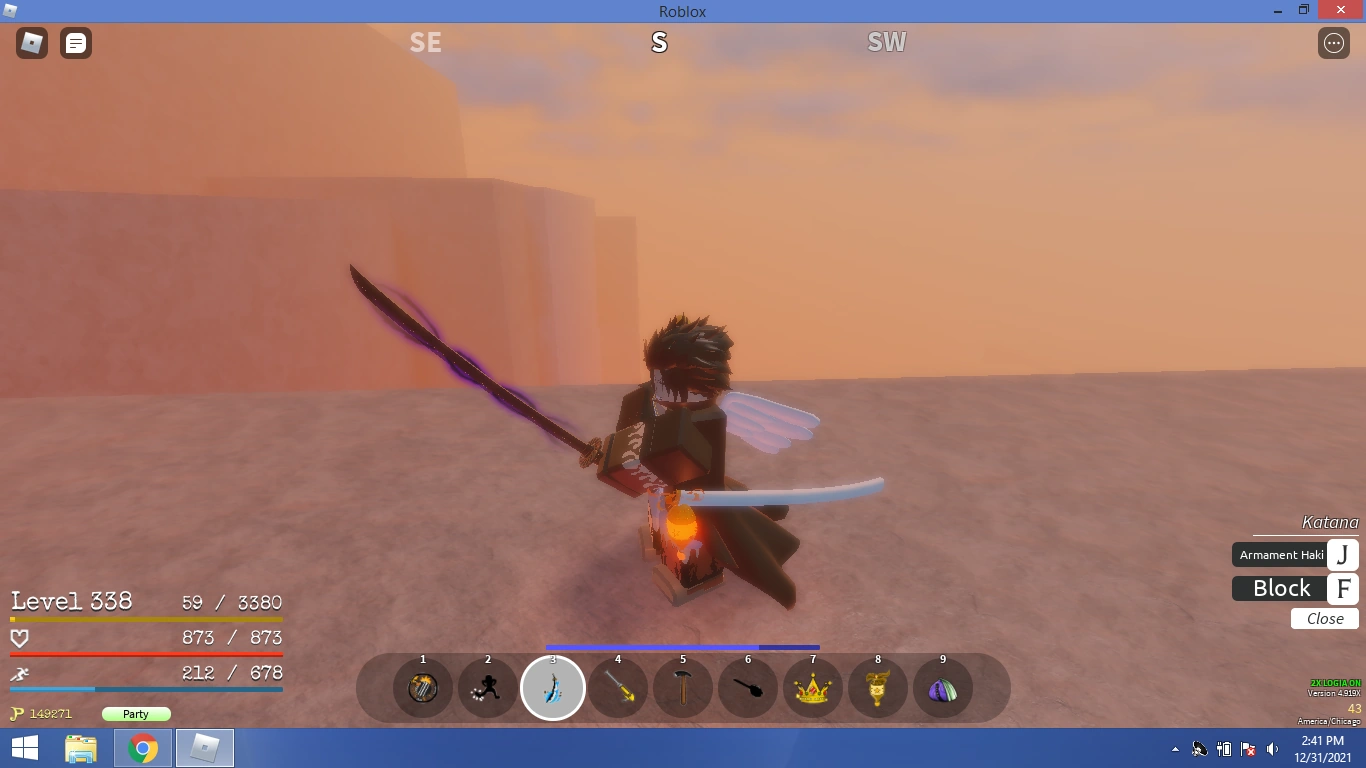Select the Katana in hotbar slot 3

pyautogui.click(x=553, y=687)
